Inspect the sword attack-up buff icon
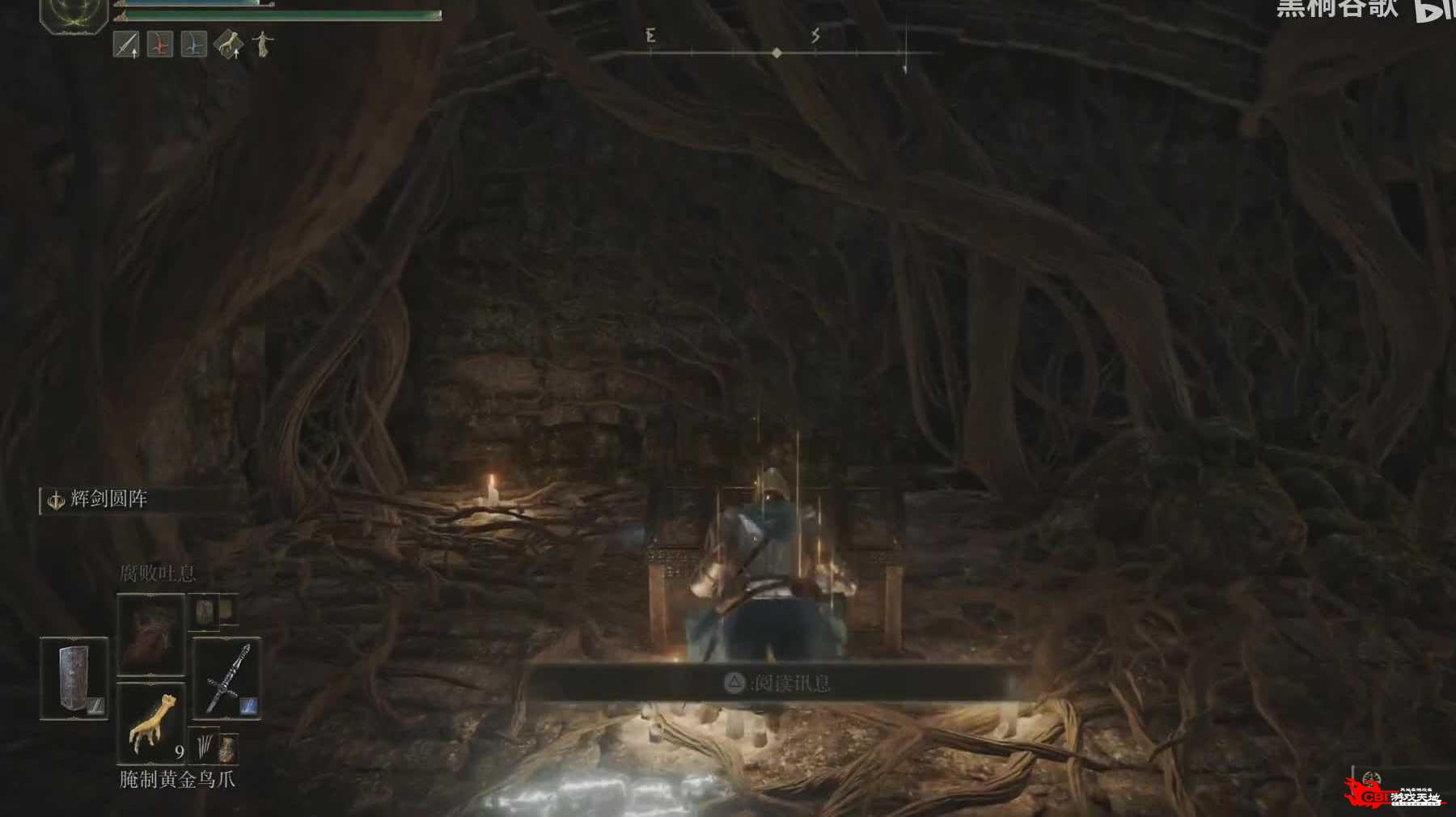1456x817 pixels. point(126,44)
